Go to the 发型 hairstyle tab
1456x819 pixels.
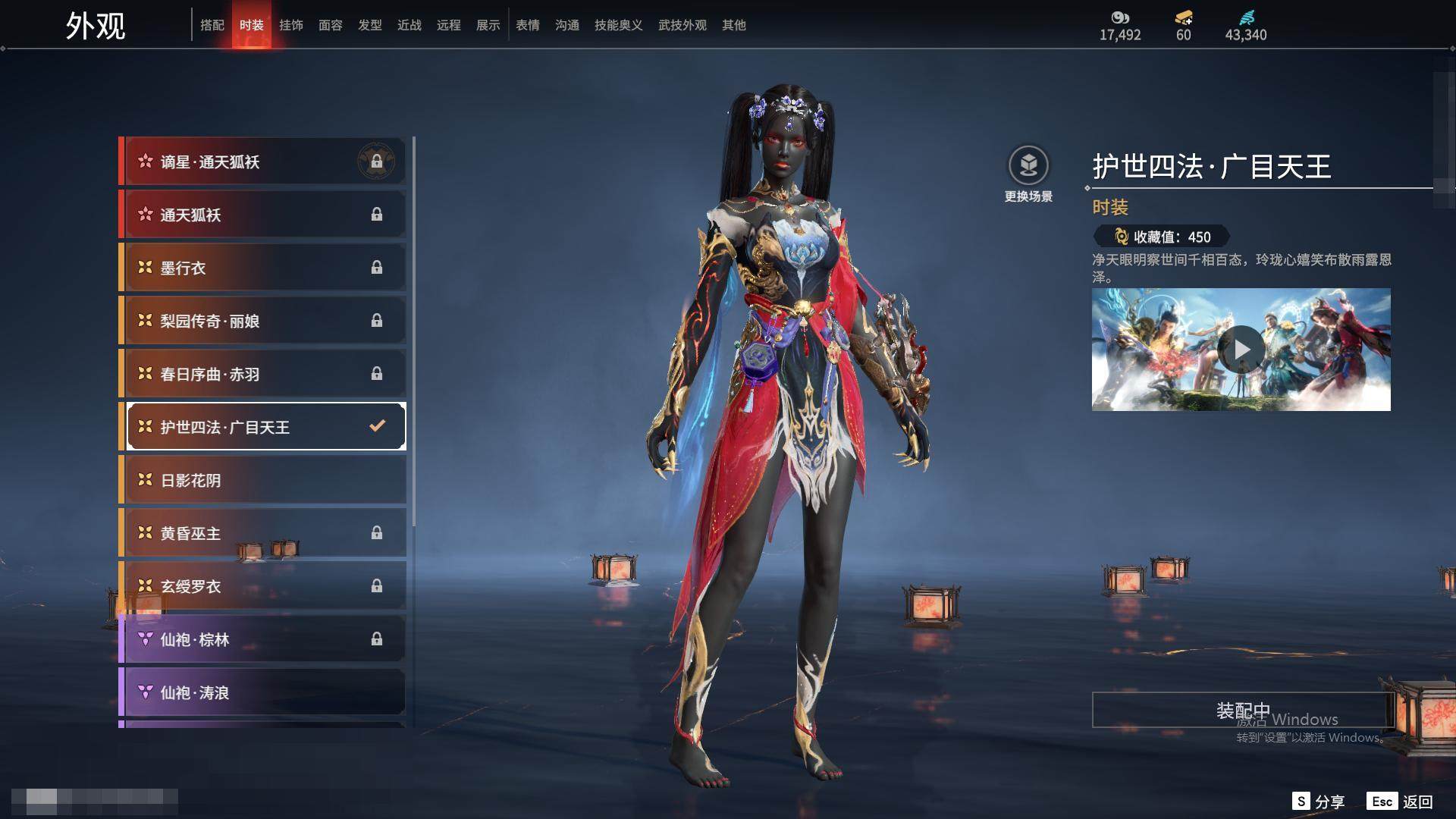[x=370, y=25]
